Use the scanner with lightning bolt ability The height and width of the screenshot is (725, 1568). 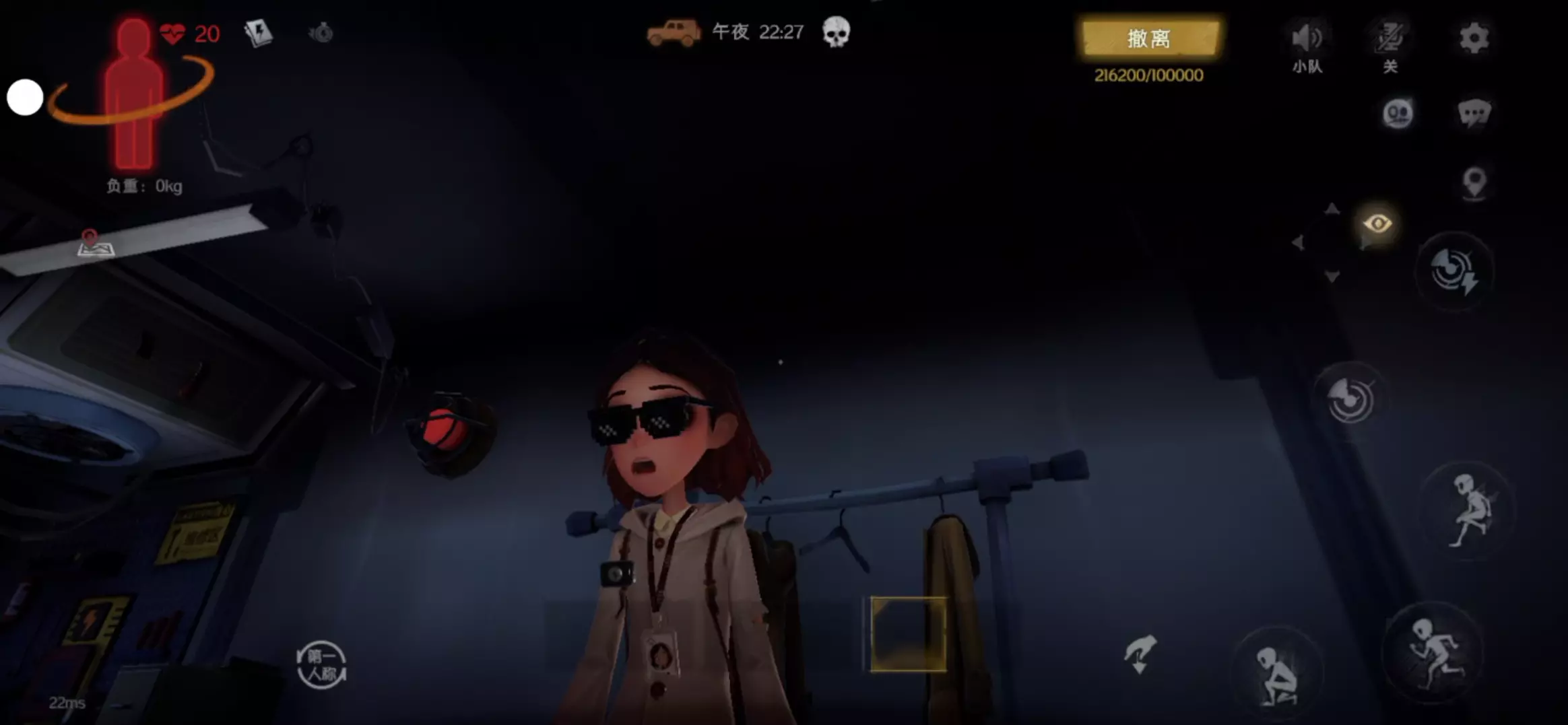pos(1455,271)
